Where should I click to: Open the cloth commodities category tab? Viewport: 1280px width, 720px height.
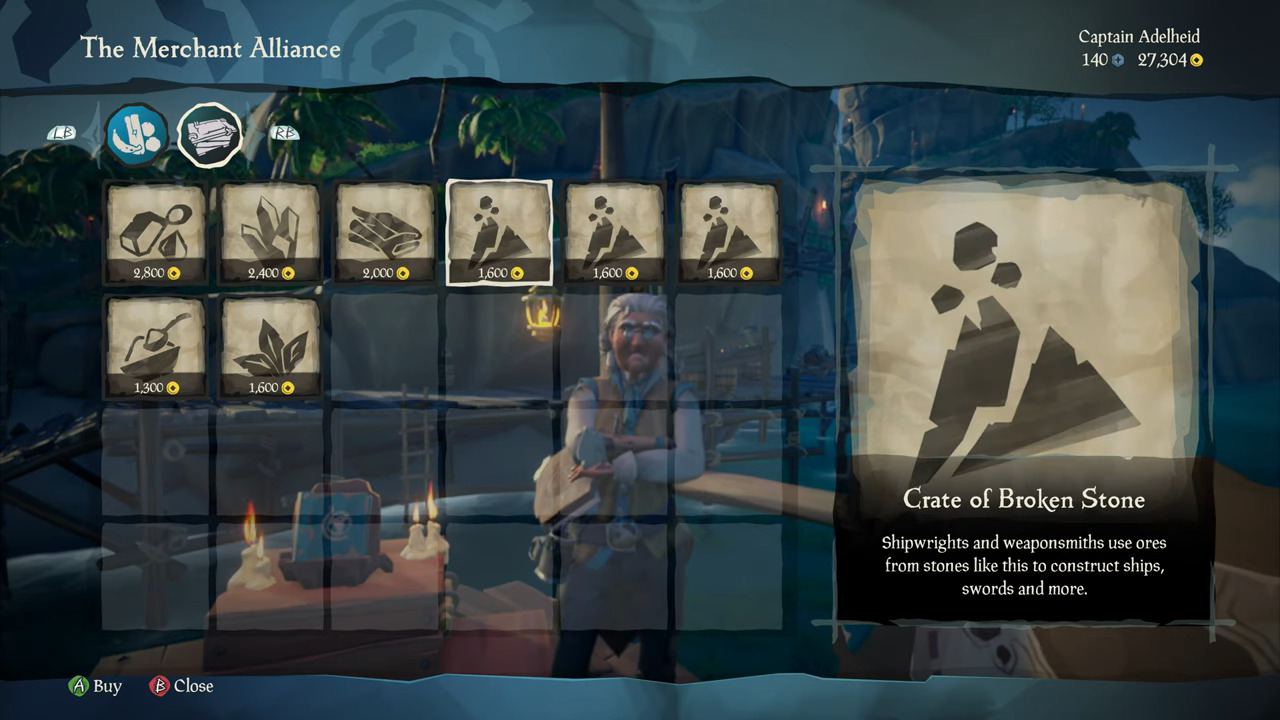[209, 134]
